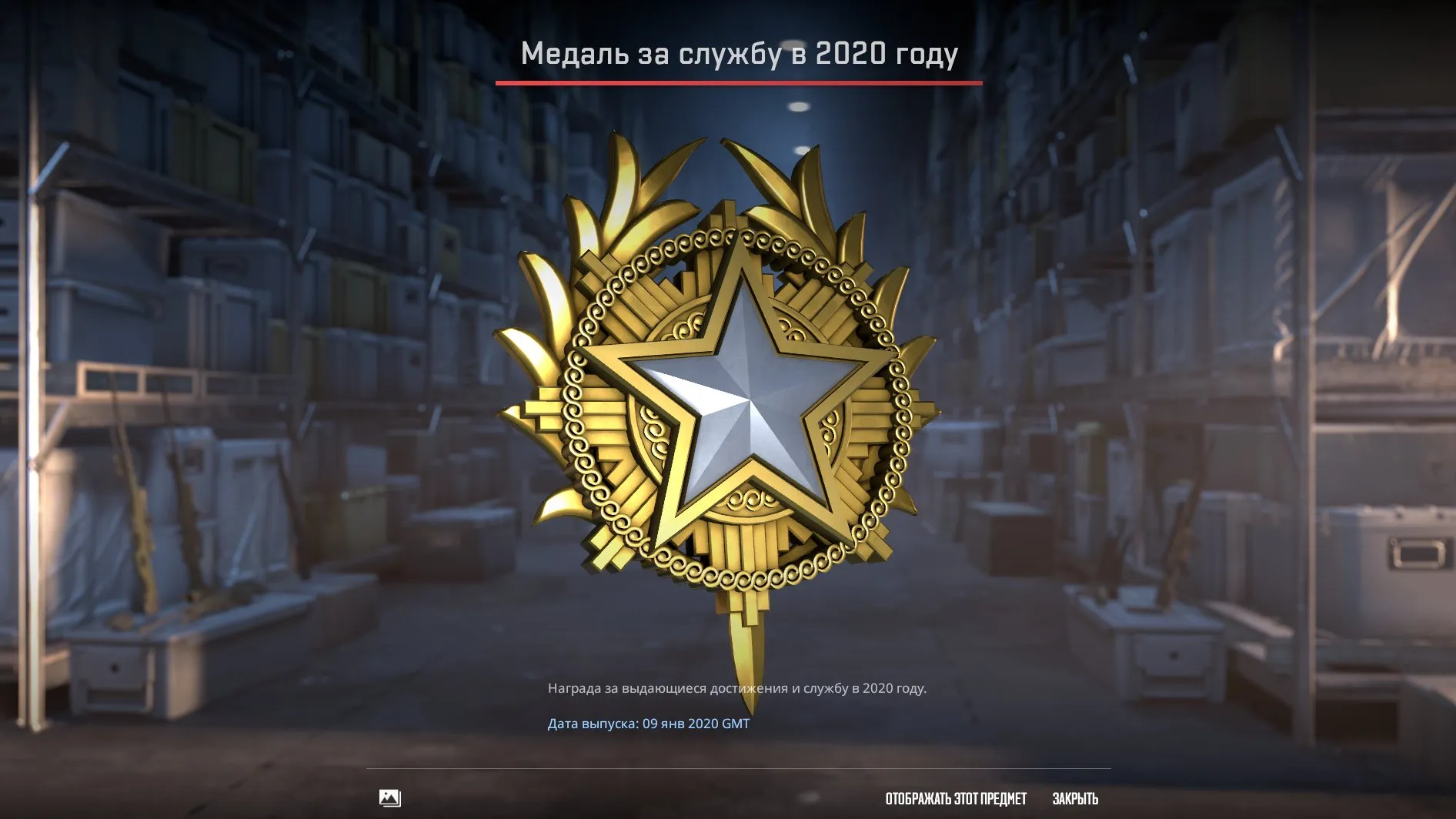Expand details by clicking the release date line
This screenshot has width=1456, height=819.
pos(650,724)
